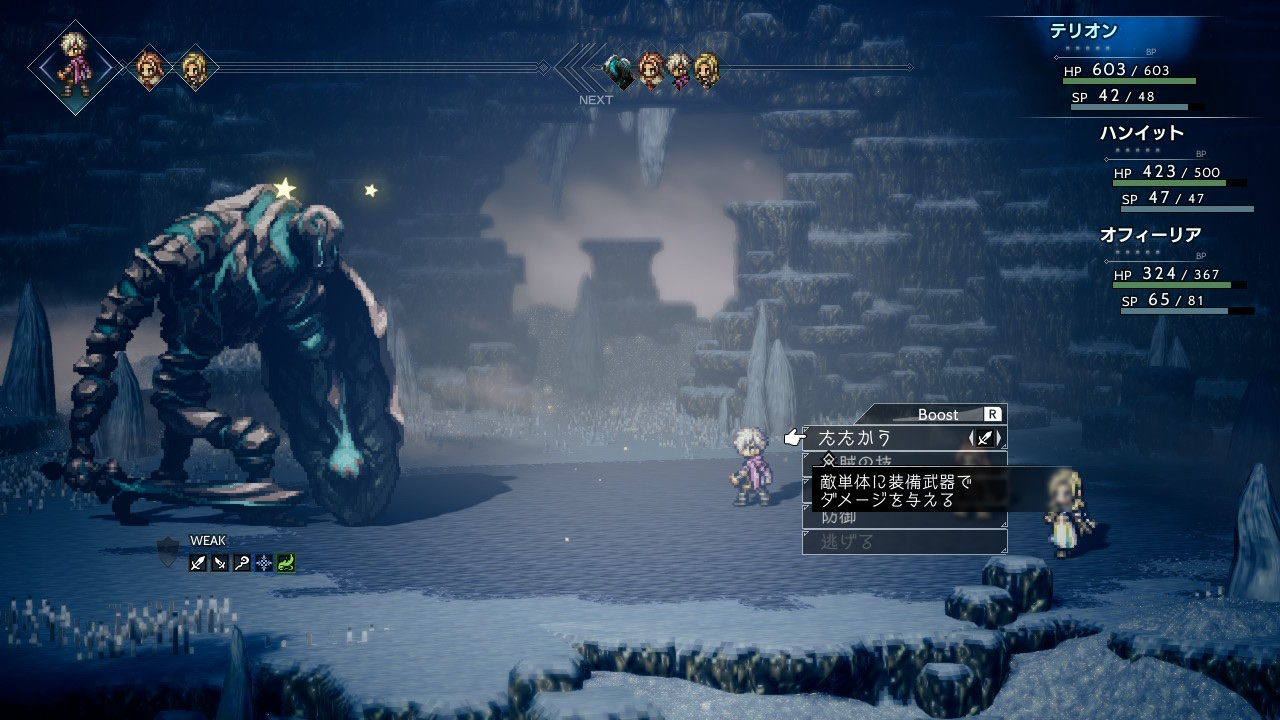Select the staff weakness icon under WEAK

(242, 563)
